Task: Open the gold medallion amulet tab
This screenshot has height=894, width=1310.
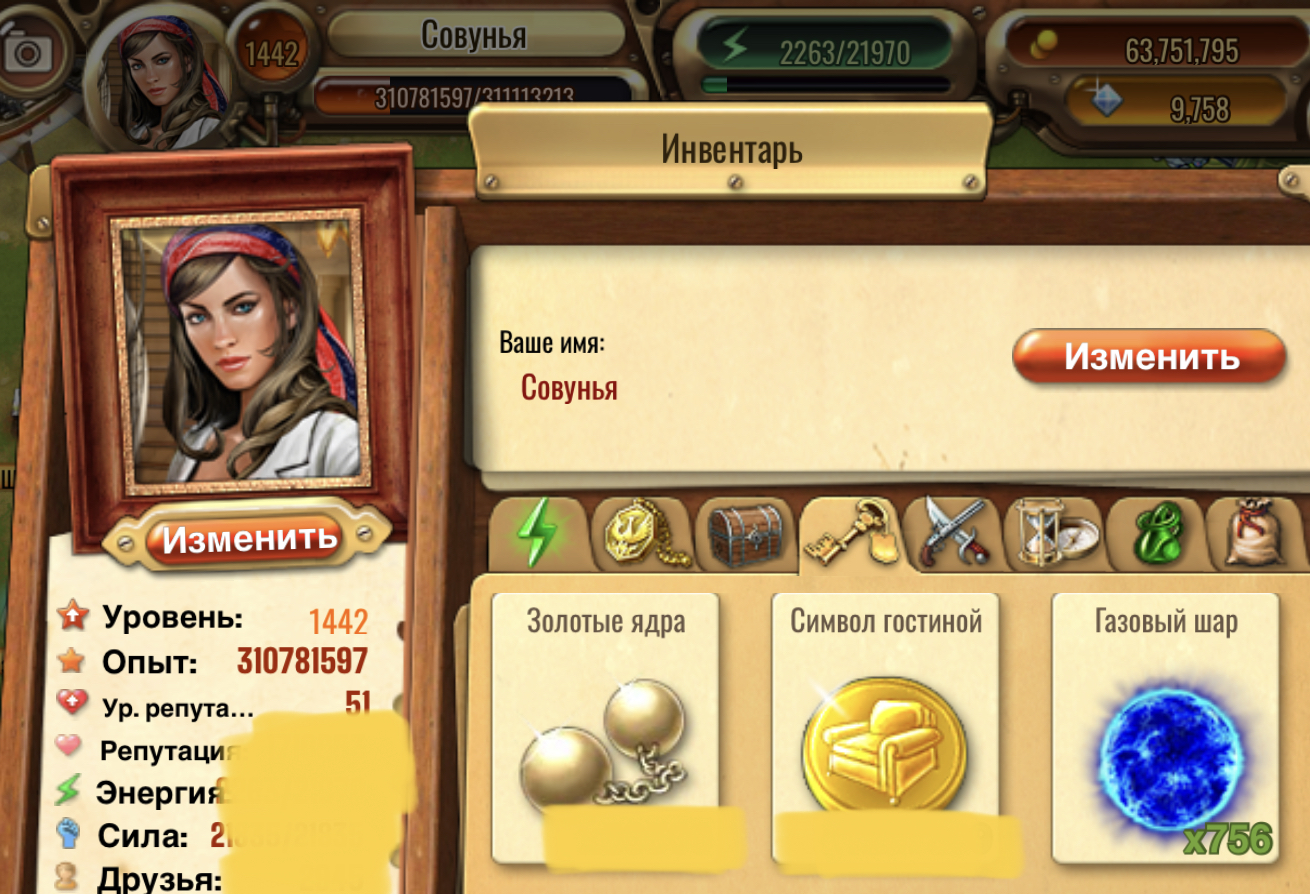Action: click(x=643, y=536)
